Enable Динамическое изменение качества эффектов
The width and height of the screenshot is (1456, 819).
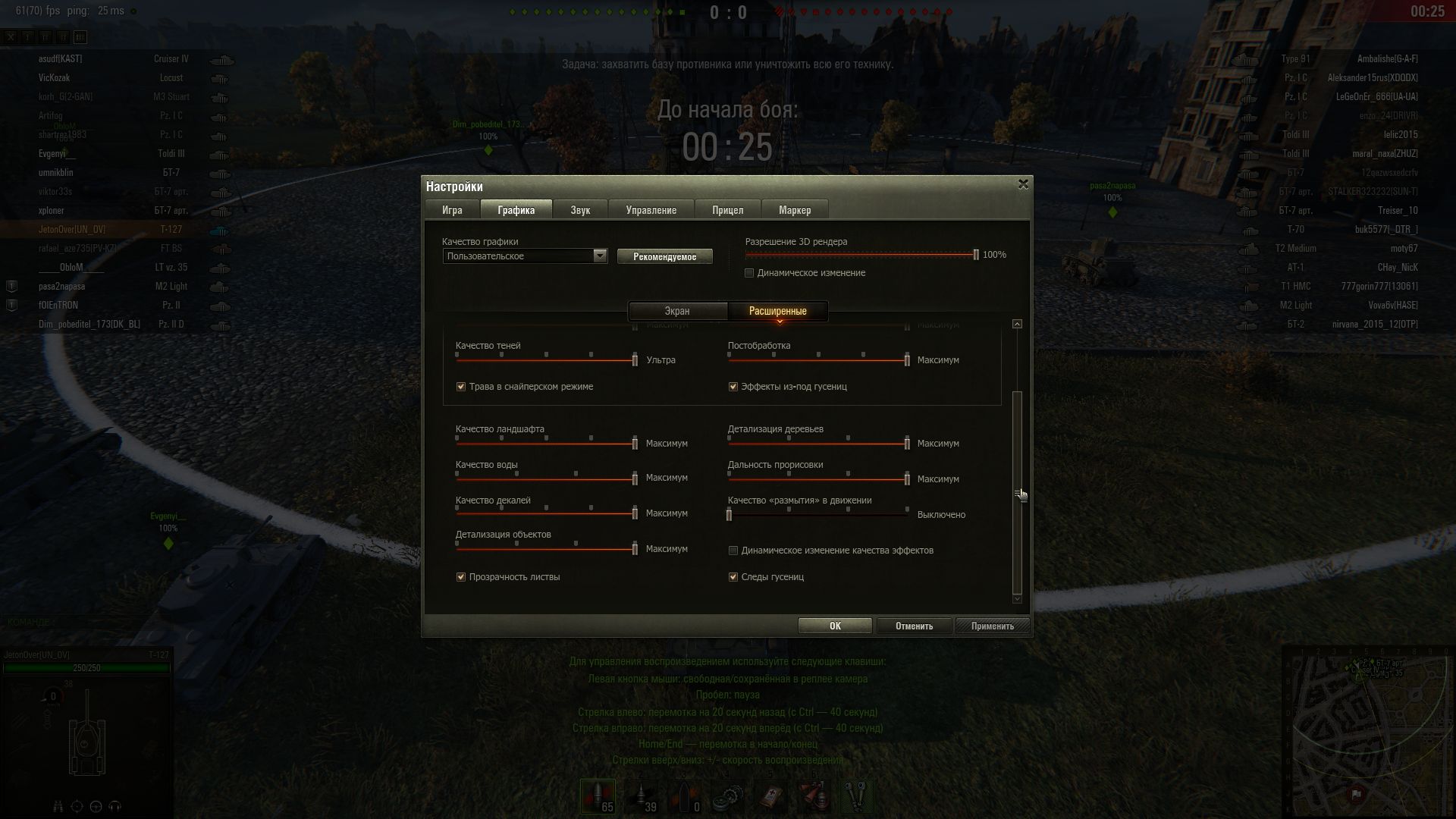(x=733, y=551)
